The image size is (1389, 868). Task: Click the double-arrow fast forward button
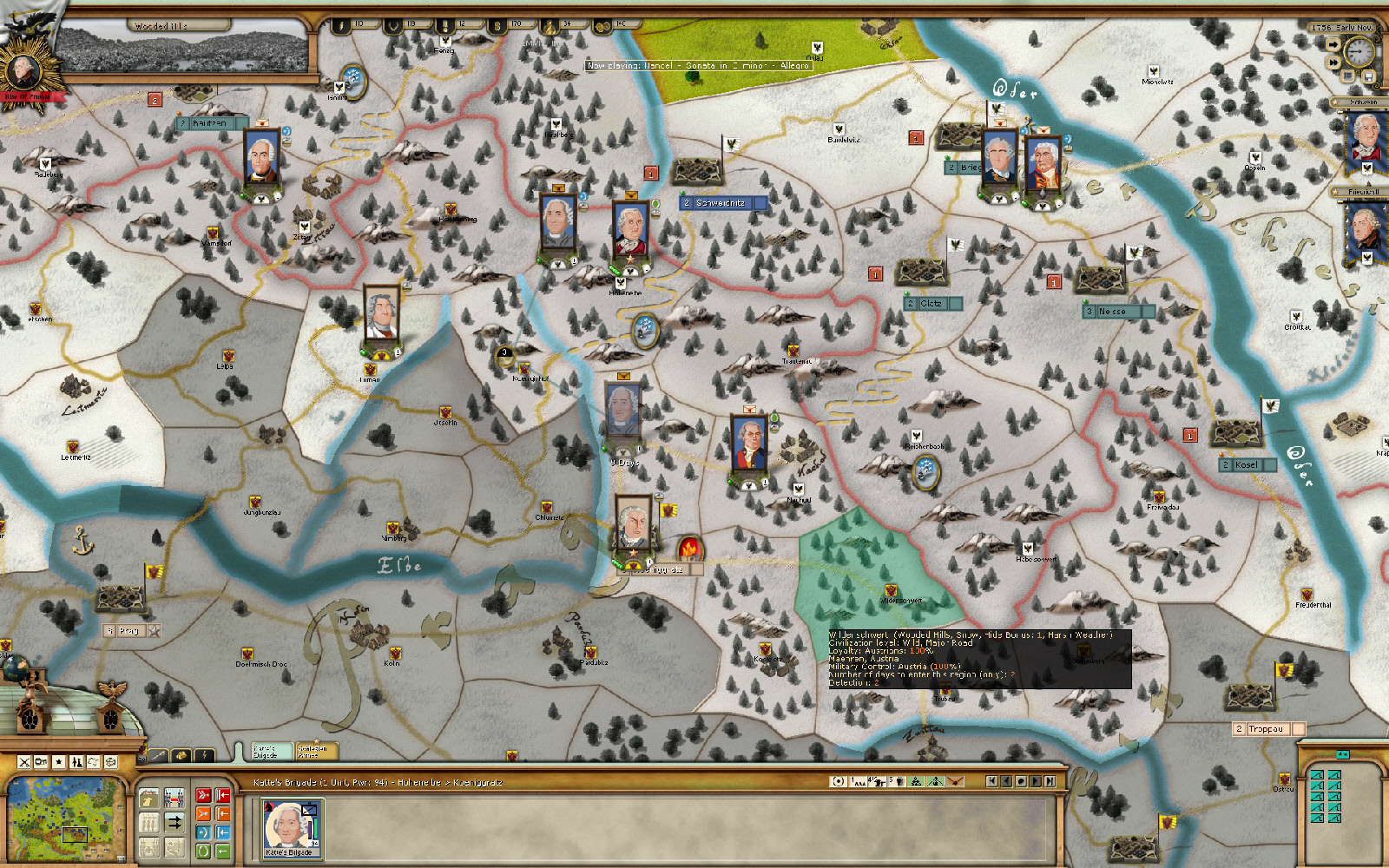(1333, 62)
